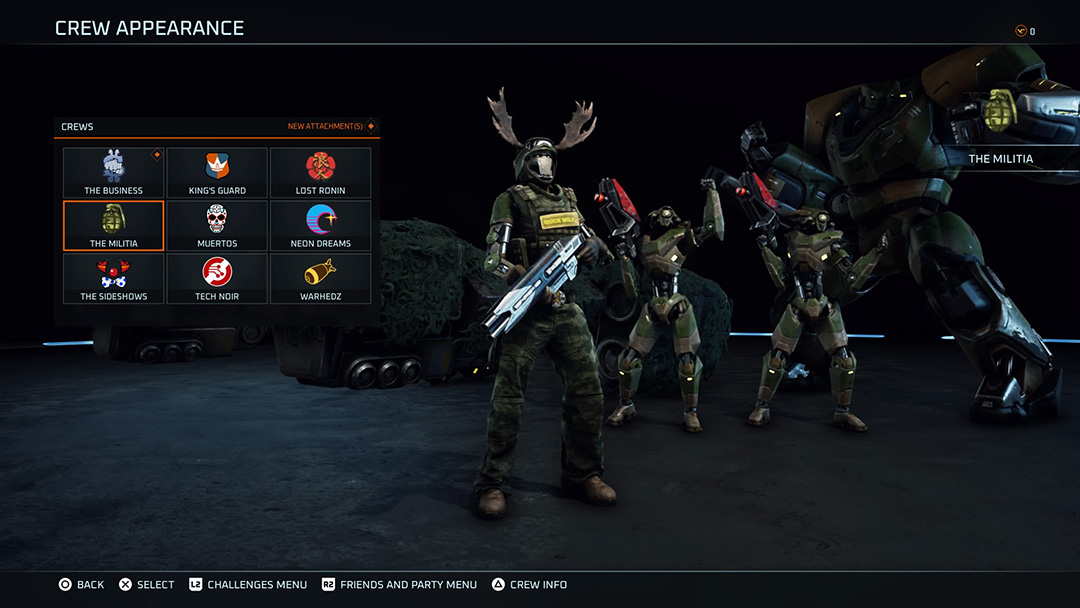The height and width of the screenshot is (608, 1080).
Task: Pick the Lost Ronin crew tile
Action: [x=320, y=173]
